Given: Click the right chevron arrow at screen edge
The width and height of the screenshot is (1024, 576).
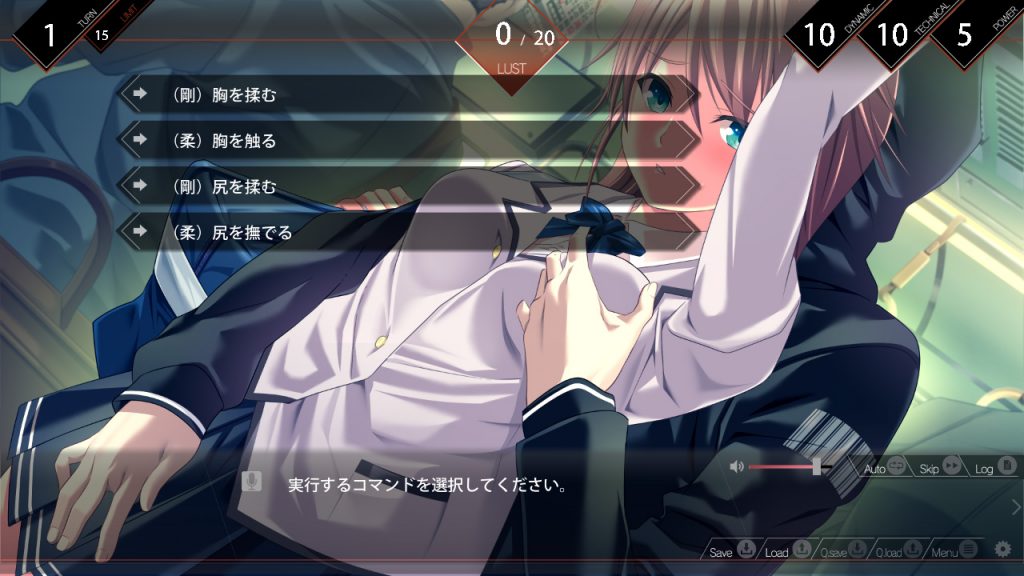Looking at the screenshot, I should click(1016, 507).
